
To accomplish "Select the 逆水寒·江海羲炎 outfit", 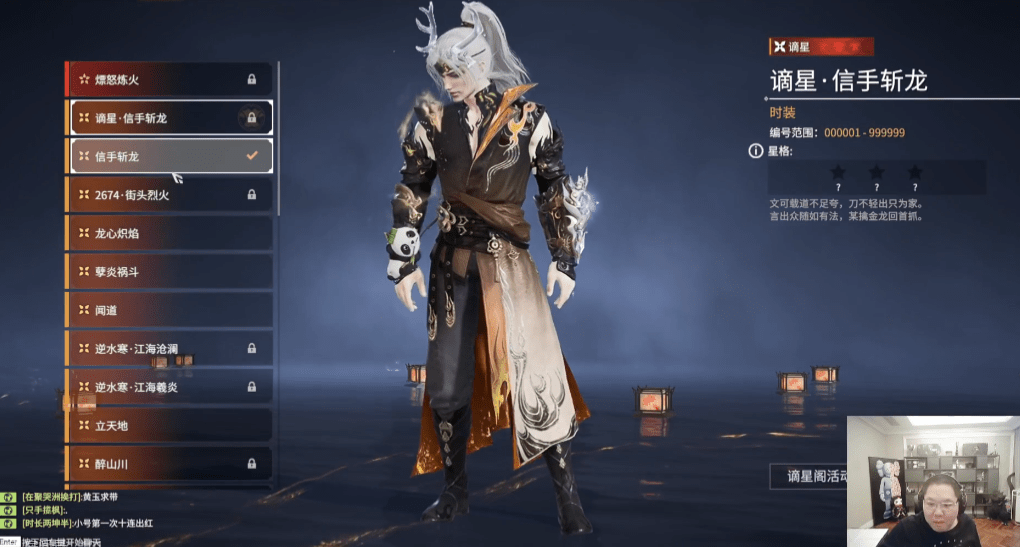I will [168, 387].
